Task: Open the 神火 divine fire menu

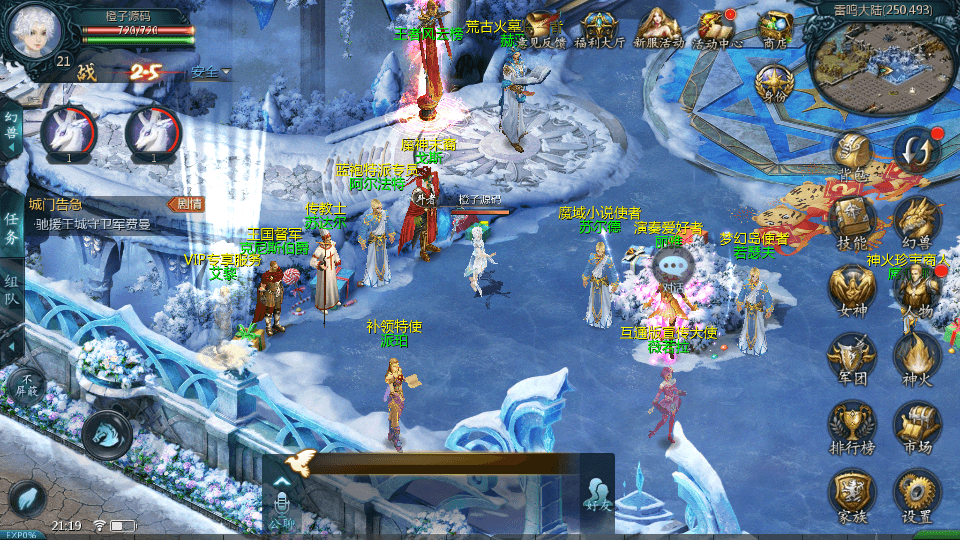Action: (916, 358)
